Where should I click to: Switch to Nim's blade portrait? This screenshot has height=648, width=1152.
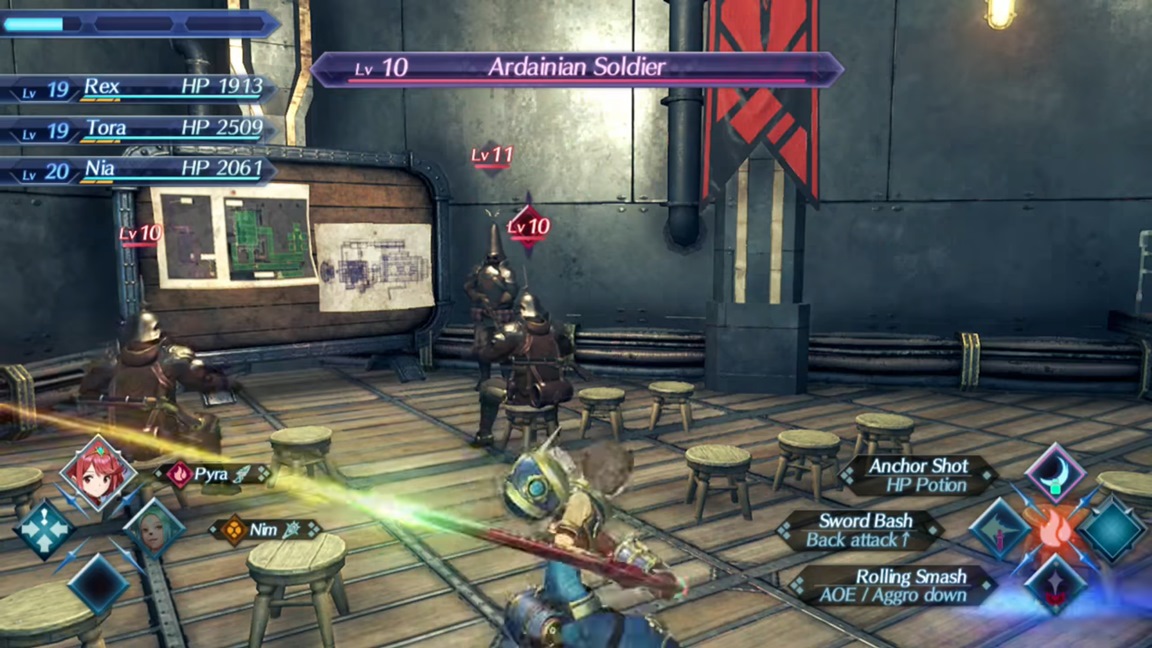tap(154, 528)
